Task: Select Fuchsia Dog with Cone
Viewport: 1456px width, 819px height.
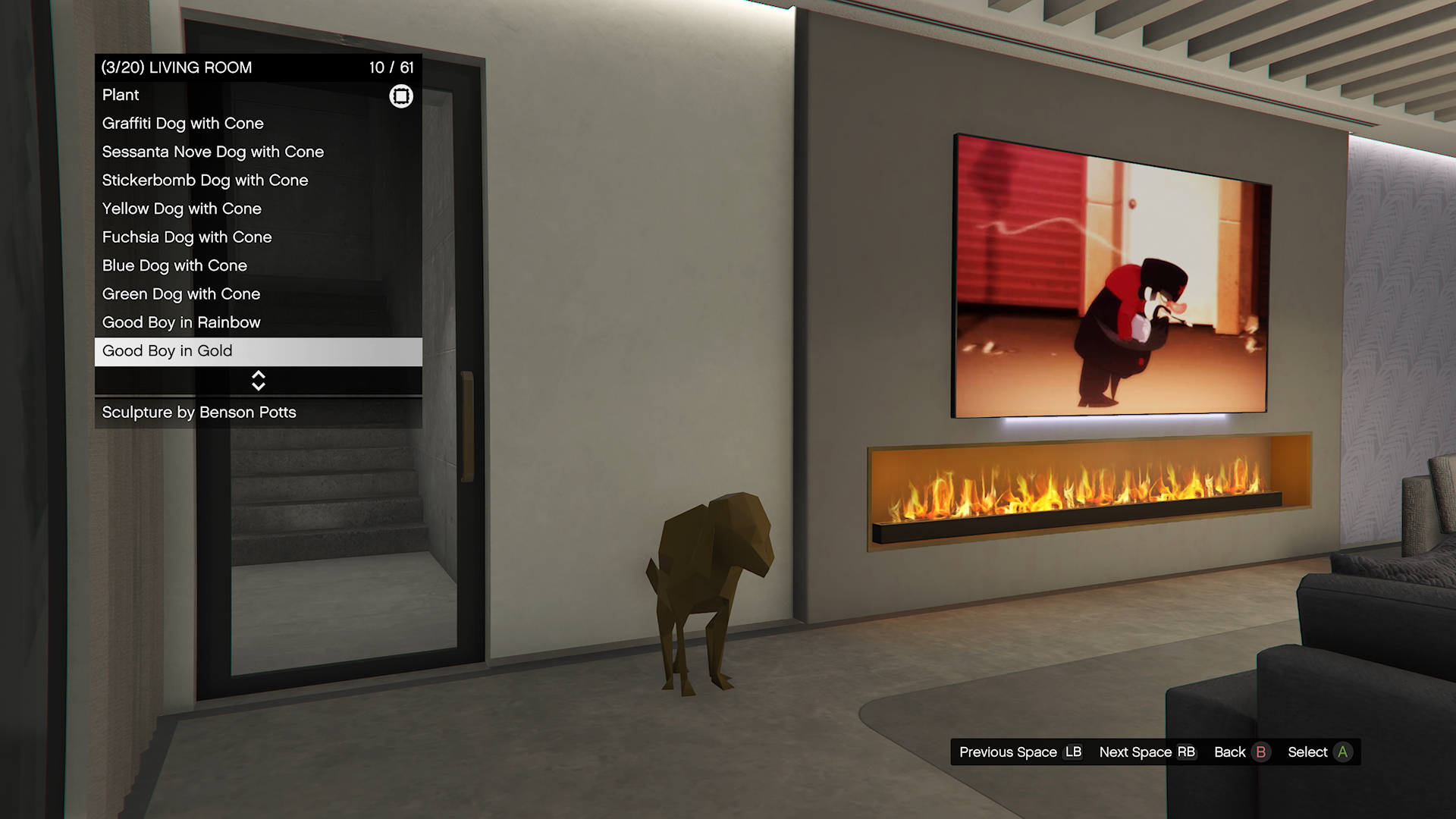Action: (258, 237)
